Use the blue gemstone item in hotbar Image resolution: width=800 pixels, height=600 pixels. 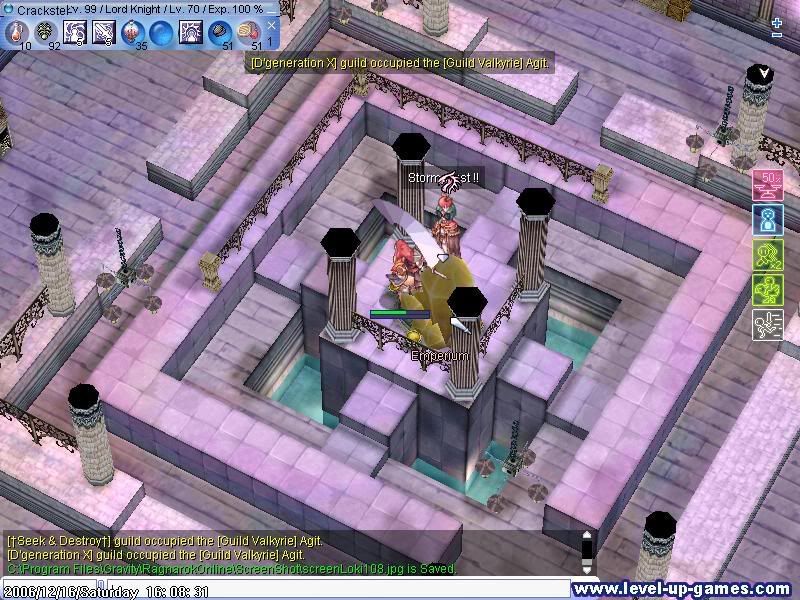pos(219,32)
